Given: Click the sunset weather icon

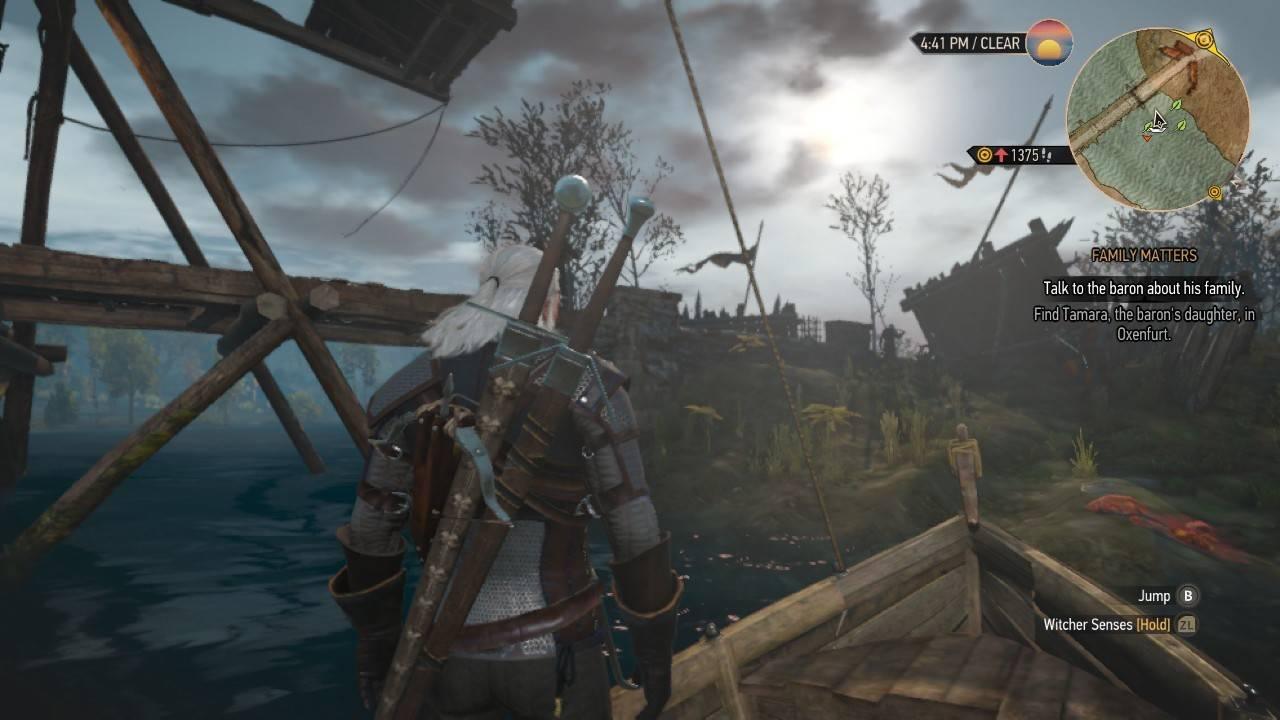Looking at the screenshot, I should click(1049, 43).
